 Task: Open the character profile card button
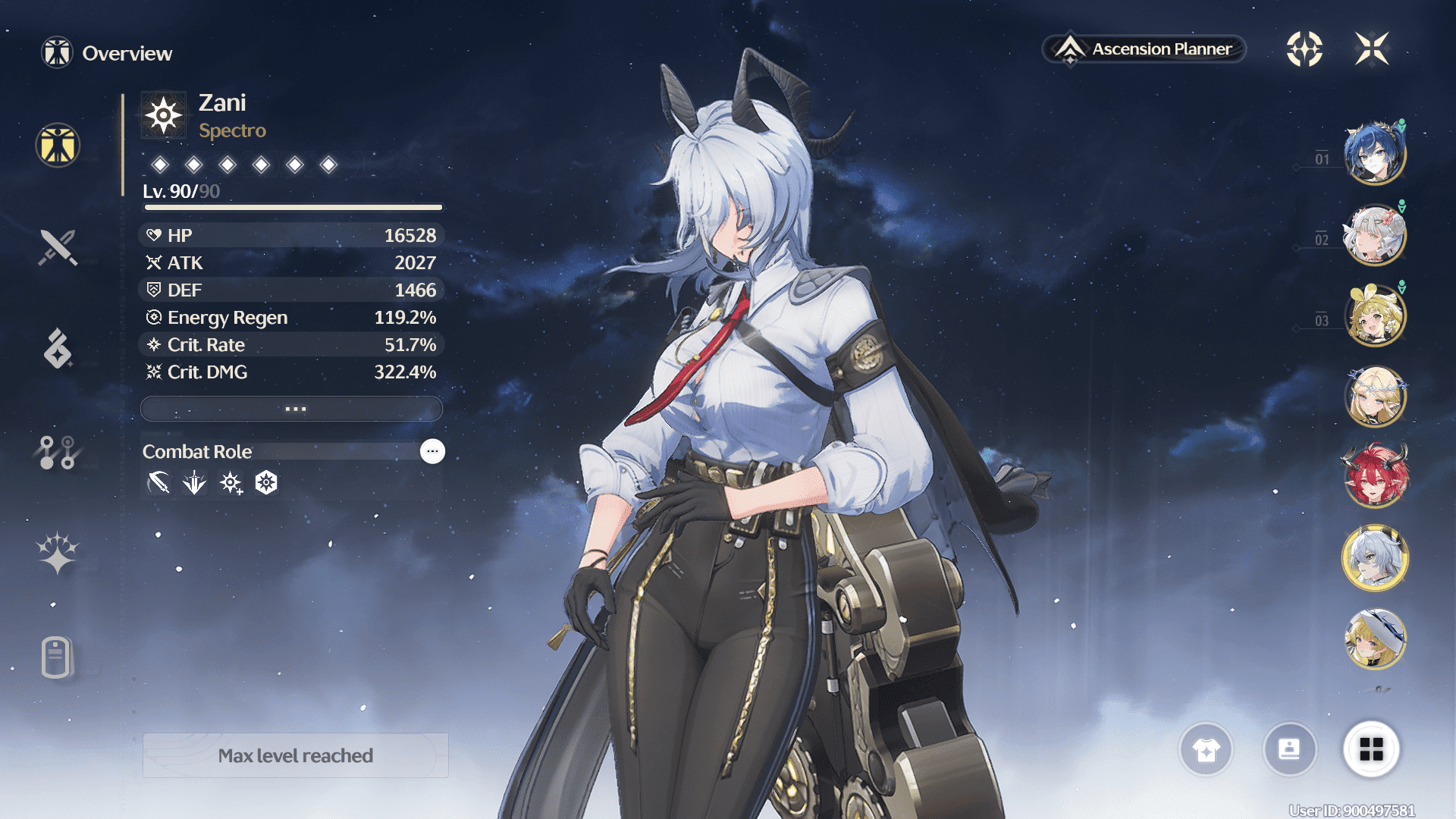click(x=1289, y=749)
